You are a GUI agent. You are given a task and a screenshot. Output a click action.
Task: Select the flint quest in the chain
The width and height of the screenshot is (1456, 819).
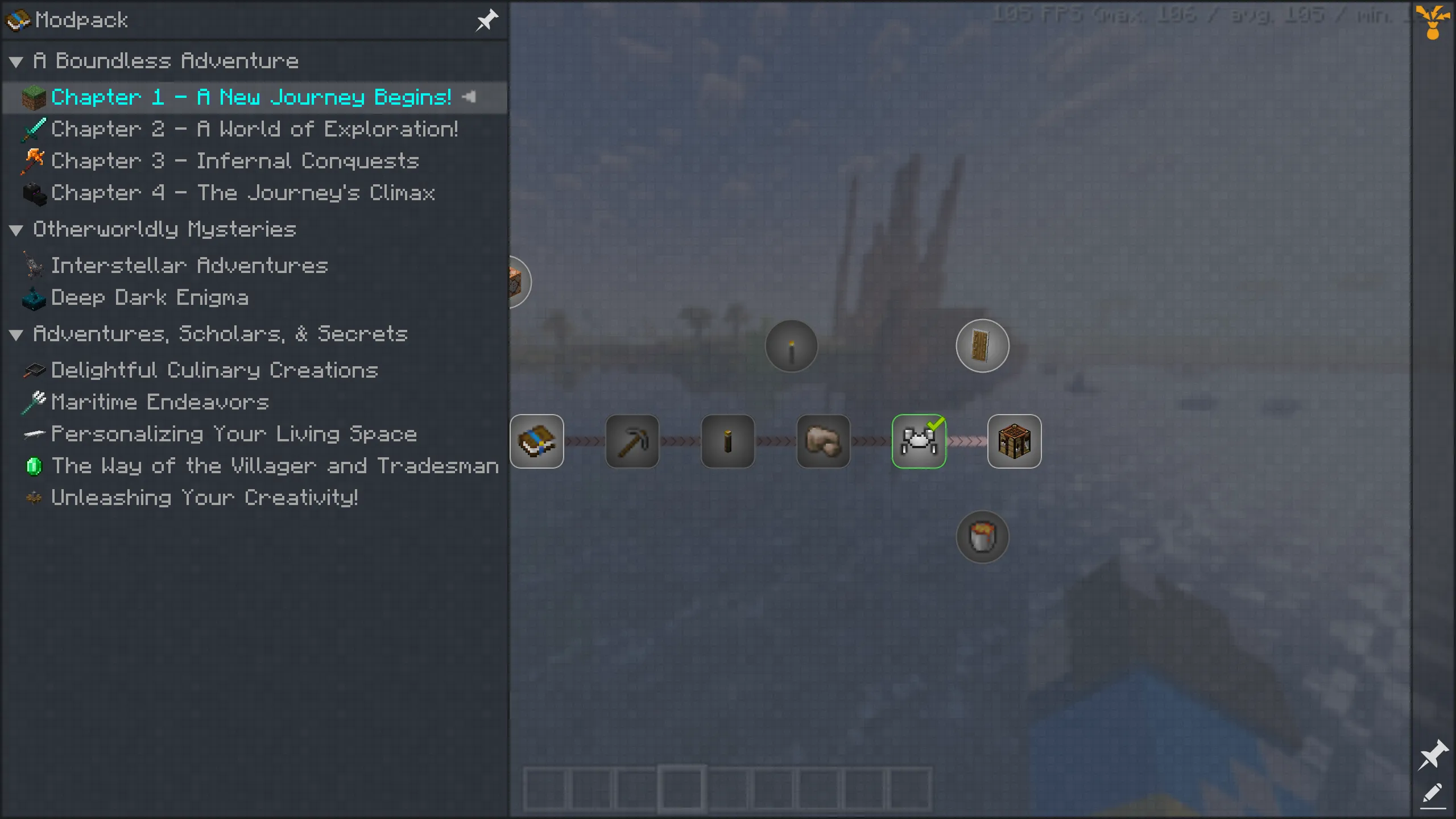pos(823,441)
